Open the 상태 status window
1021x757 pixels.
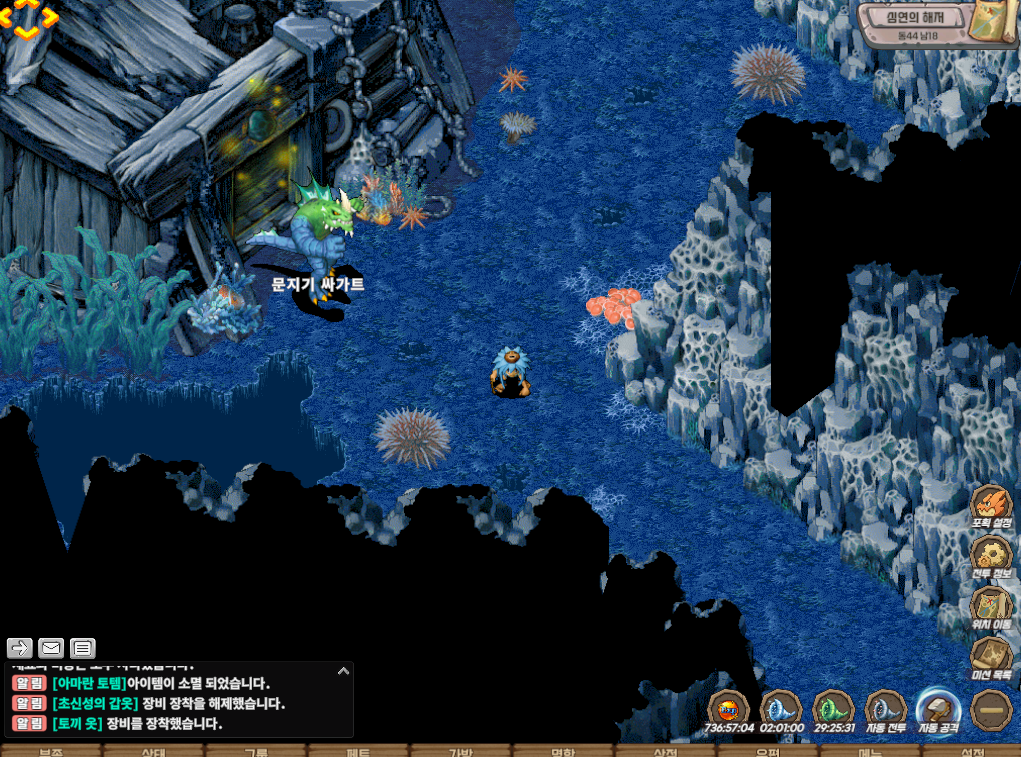tap(153, 751)
